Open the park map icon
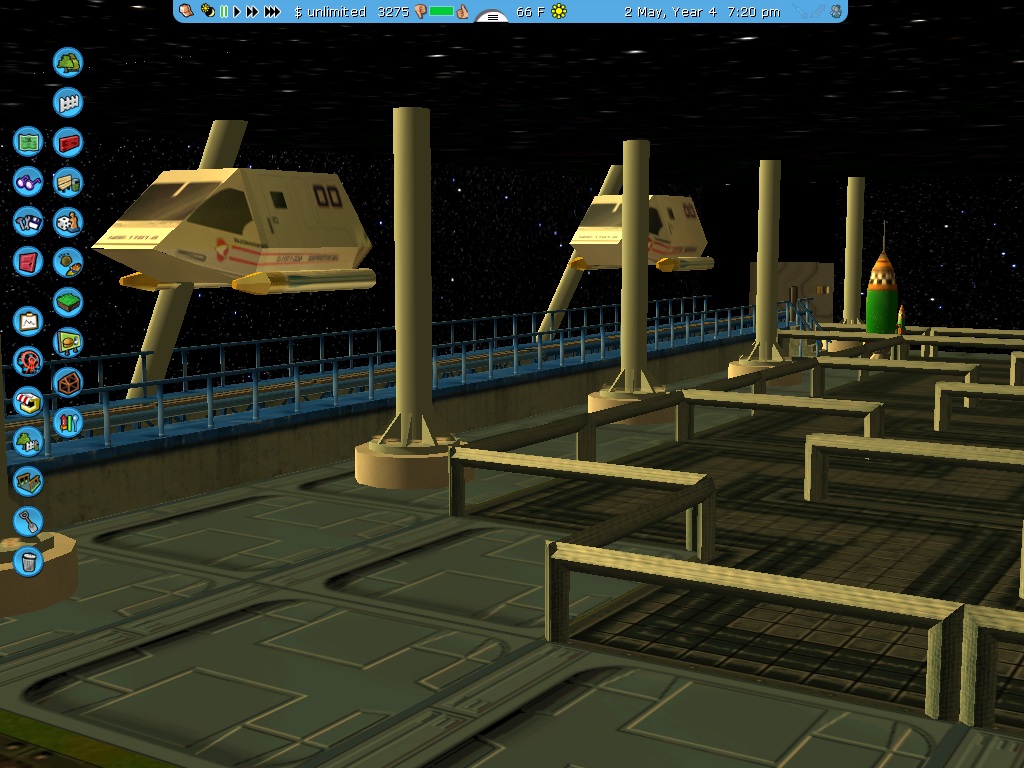This screenshot has height=768, width=1024. [x=28, y=142]
